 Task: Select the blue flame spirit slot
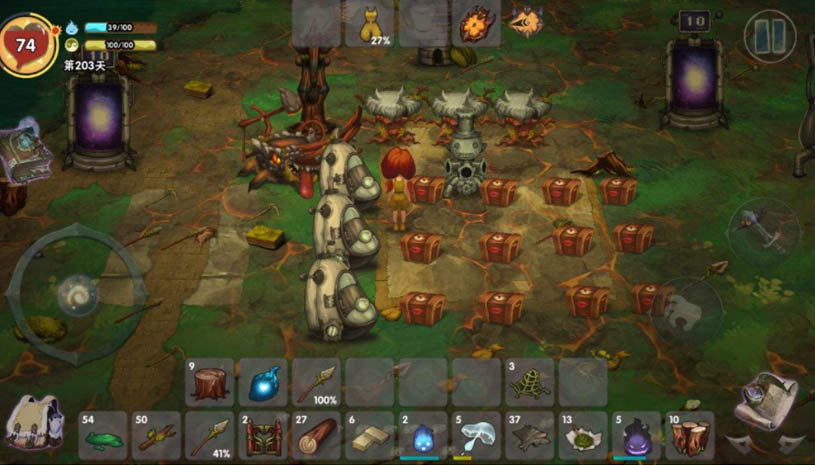(x=423, y=436)
